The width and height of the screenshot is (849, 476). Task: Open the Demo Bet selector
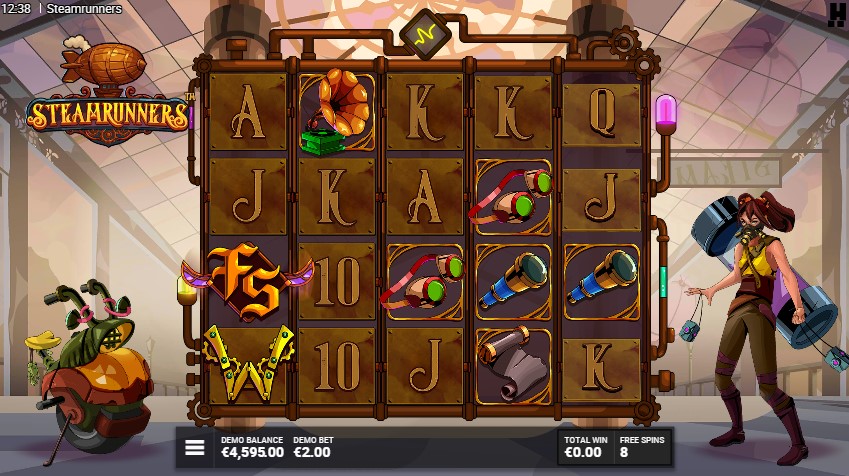312,446
